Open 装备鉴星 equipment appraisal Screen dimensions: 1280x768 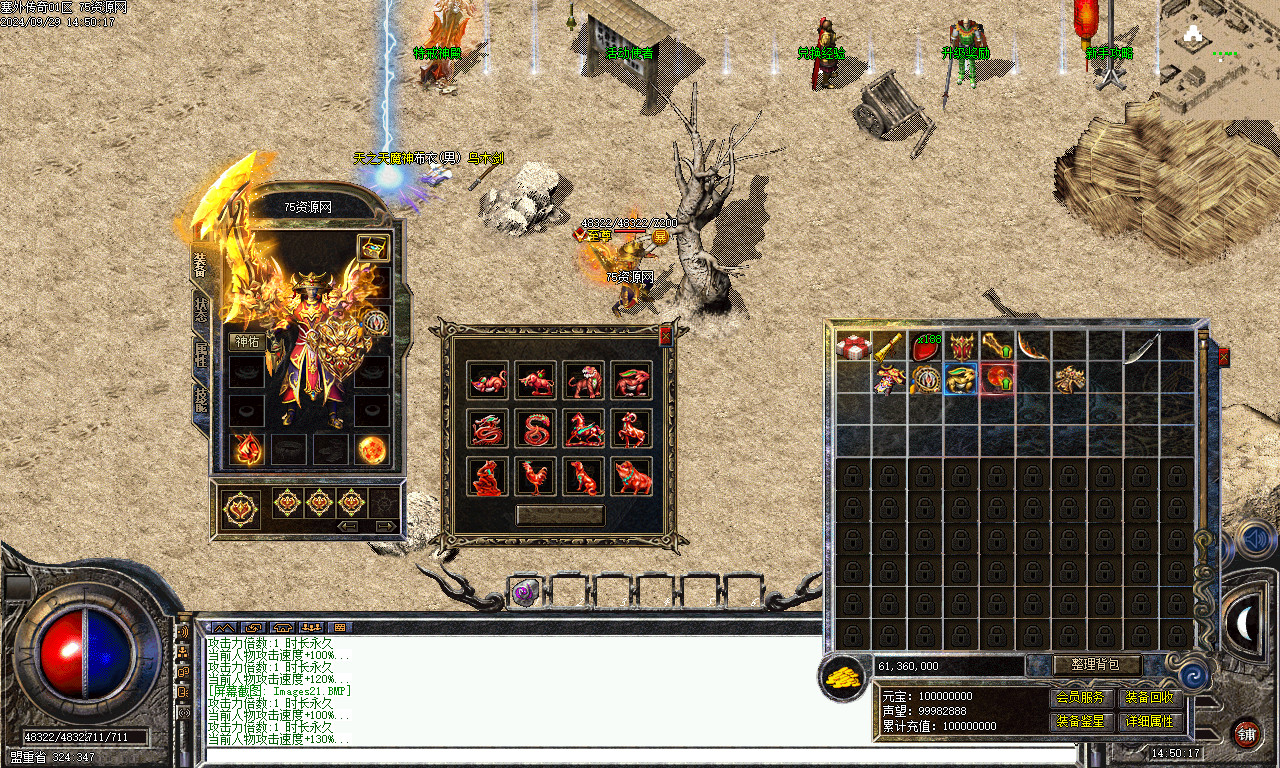click(x=1081, y=721)
